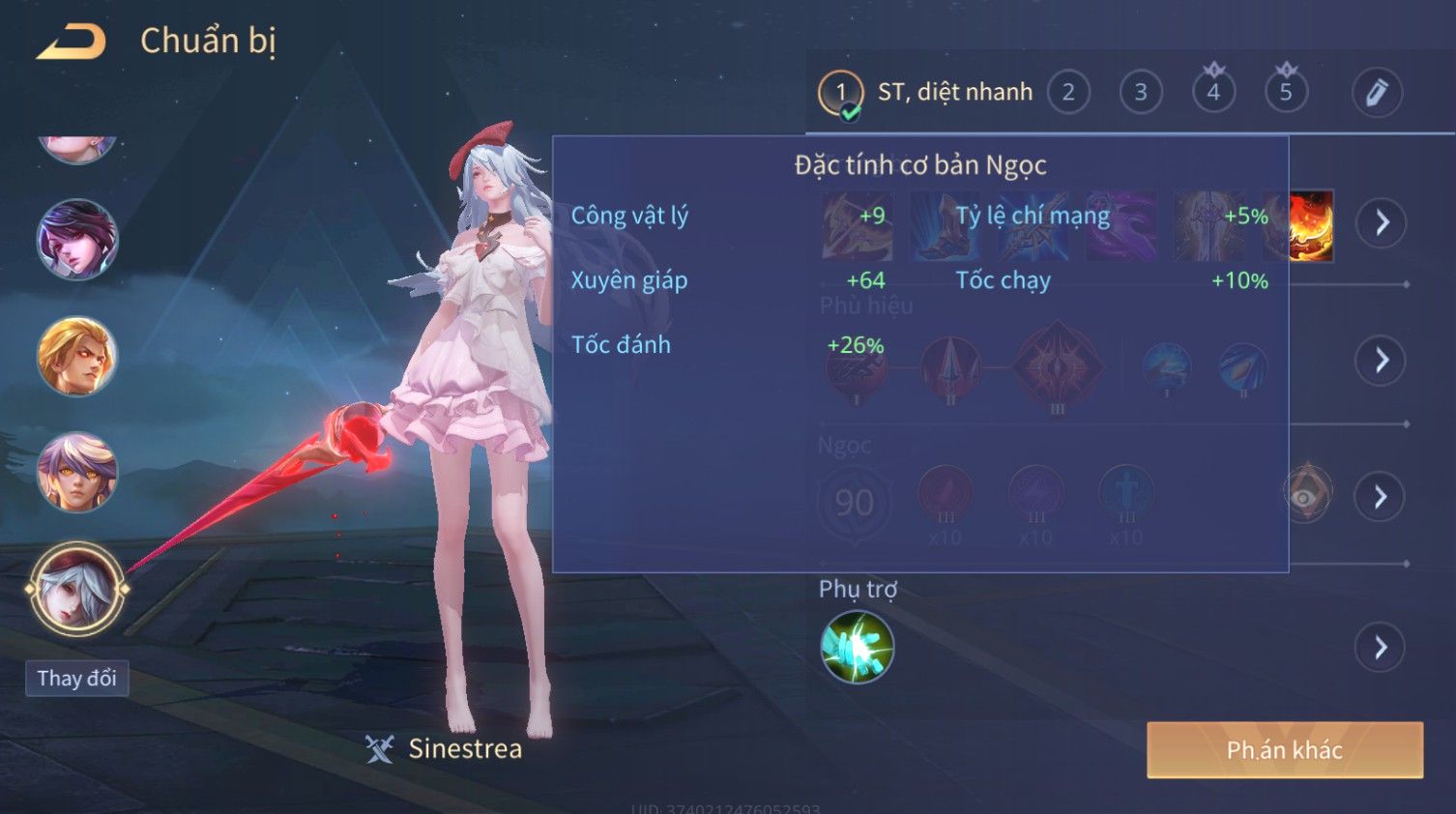Click the Phán khác button
Image resolution: width=1456 pixels, height=814 pixels.
coord(1285,750)
